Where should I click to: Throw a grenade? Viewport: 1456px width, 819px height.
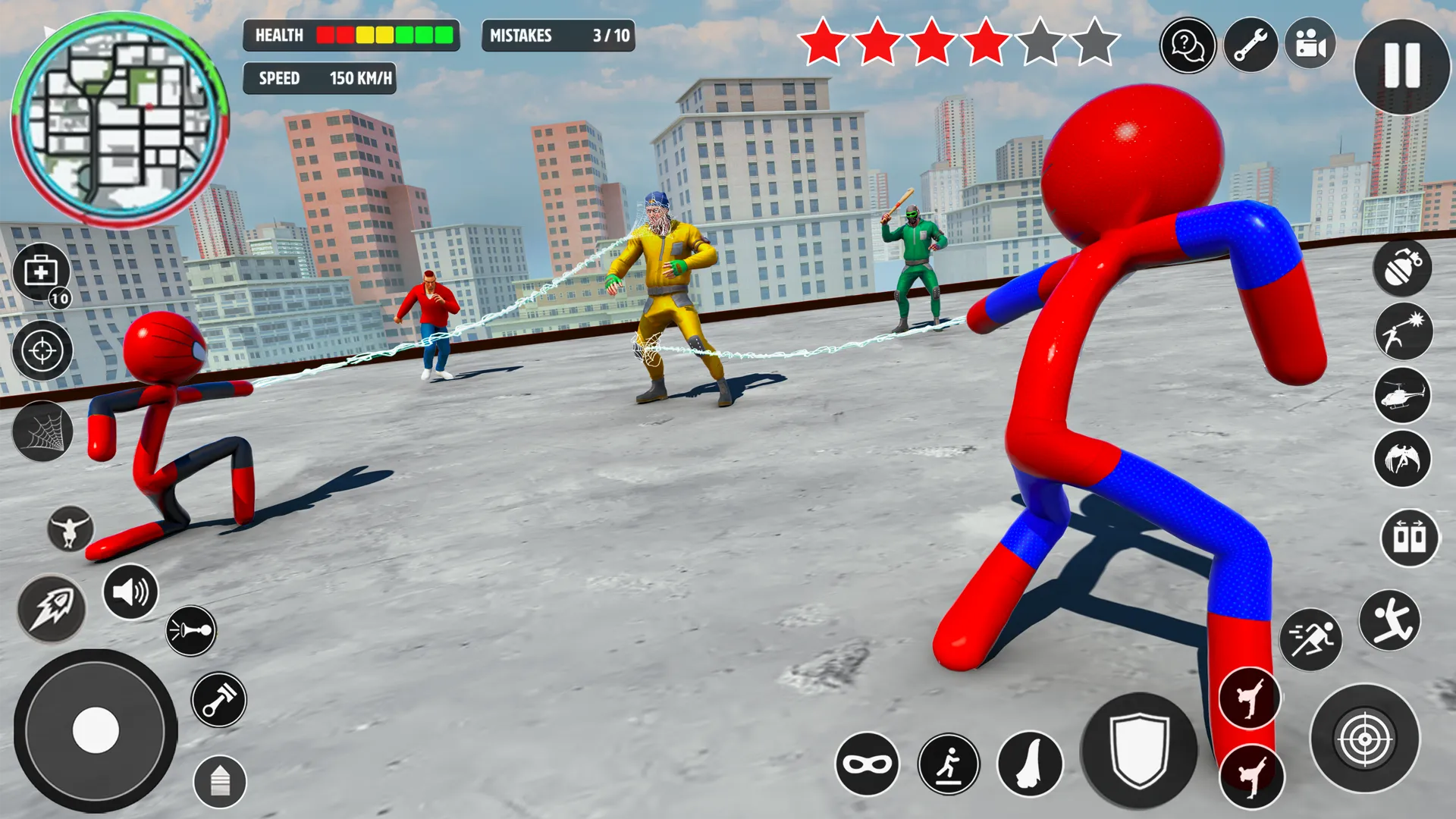coord(1402,268)
